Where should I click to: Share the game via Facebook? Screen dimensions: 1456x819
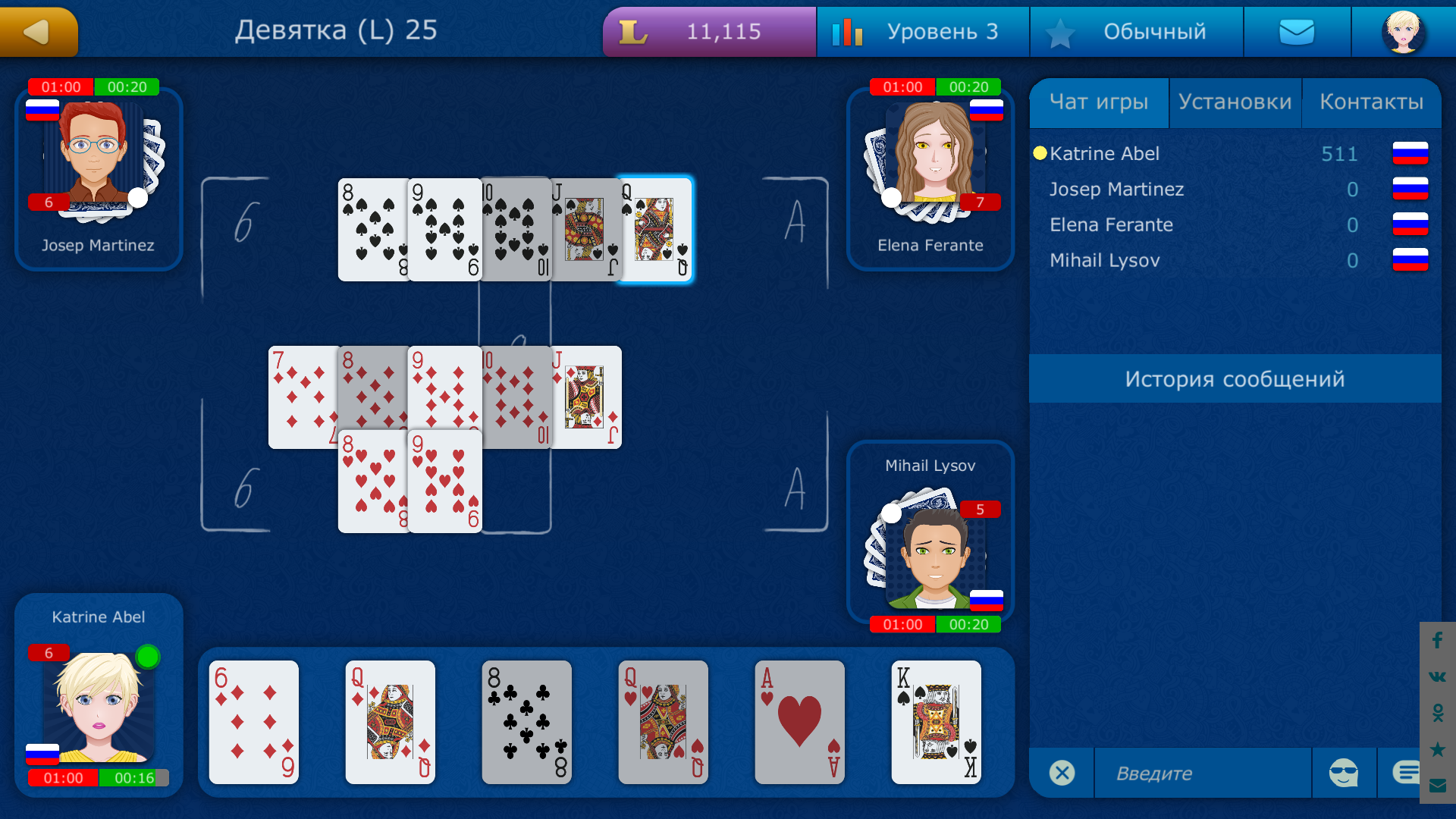pyautogui.click(x=1436, y=641)
